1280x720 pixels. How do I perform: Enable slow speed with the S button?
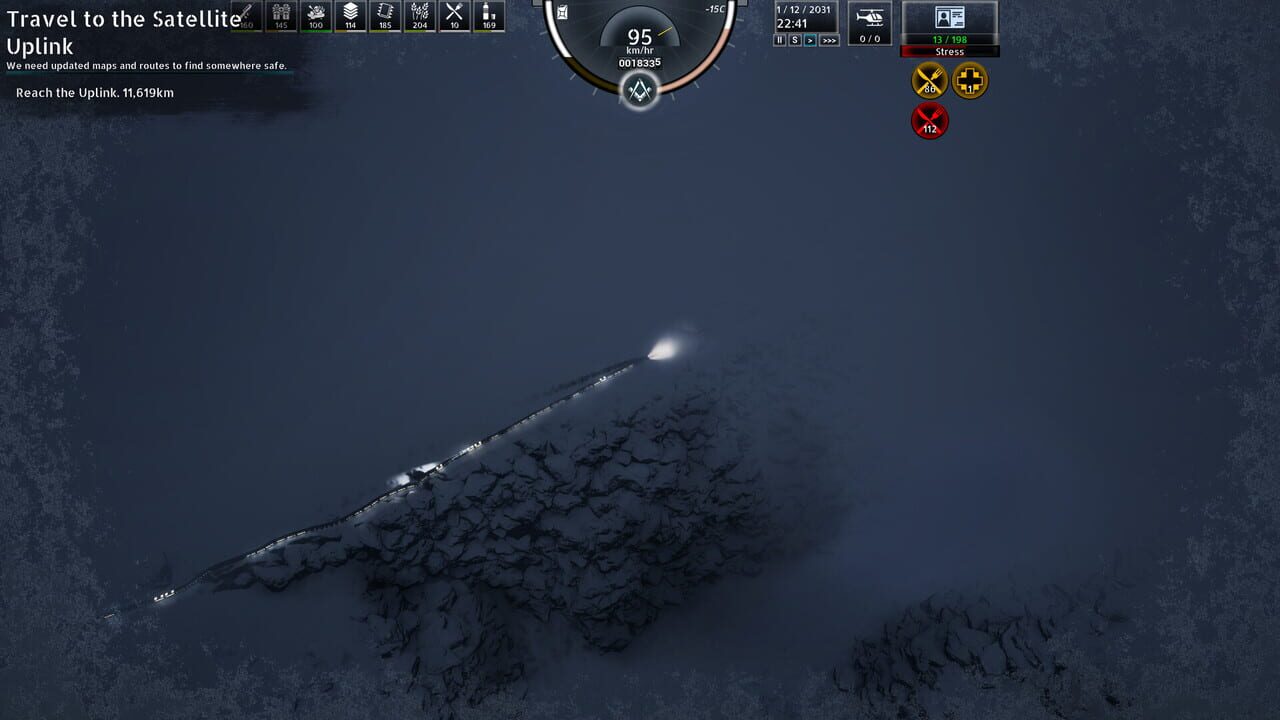(795, 40)
